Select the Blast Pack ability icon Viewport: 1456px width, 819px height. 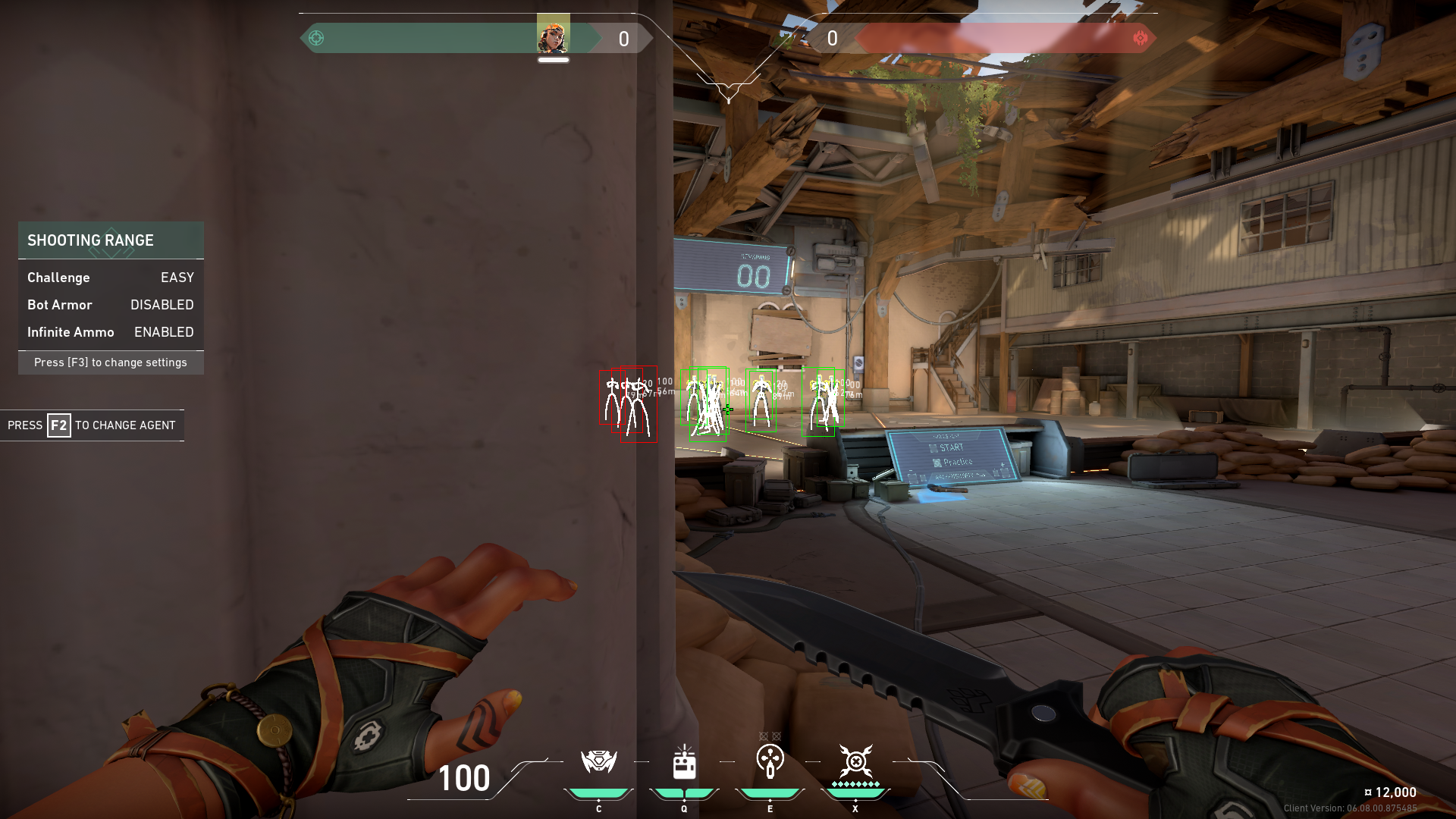point(684,762)
